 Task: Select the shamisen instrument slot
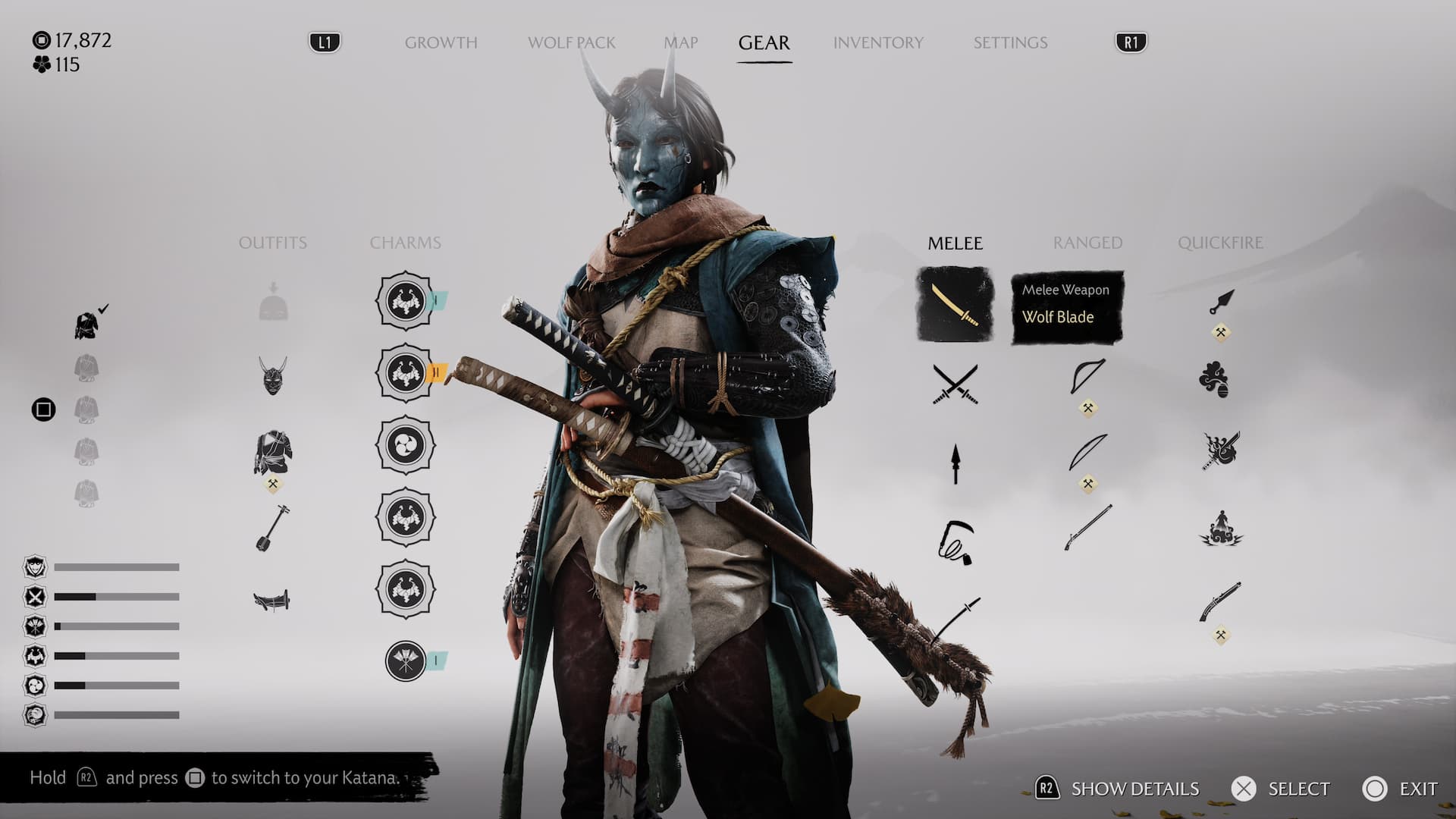click(271, 528)
